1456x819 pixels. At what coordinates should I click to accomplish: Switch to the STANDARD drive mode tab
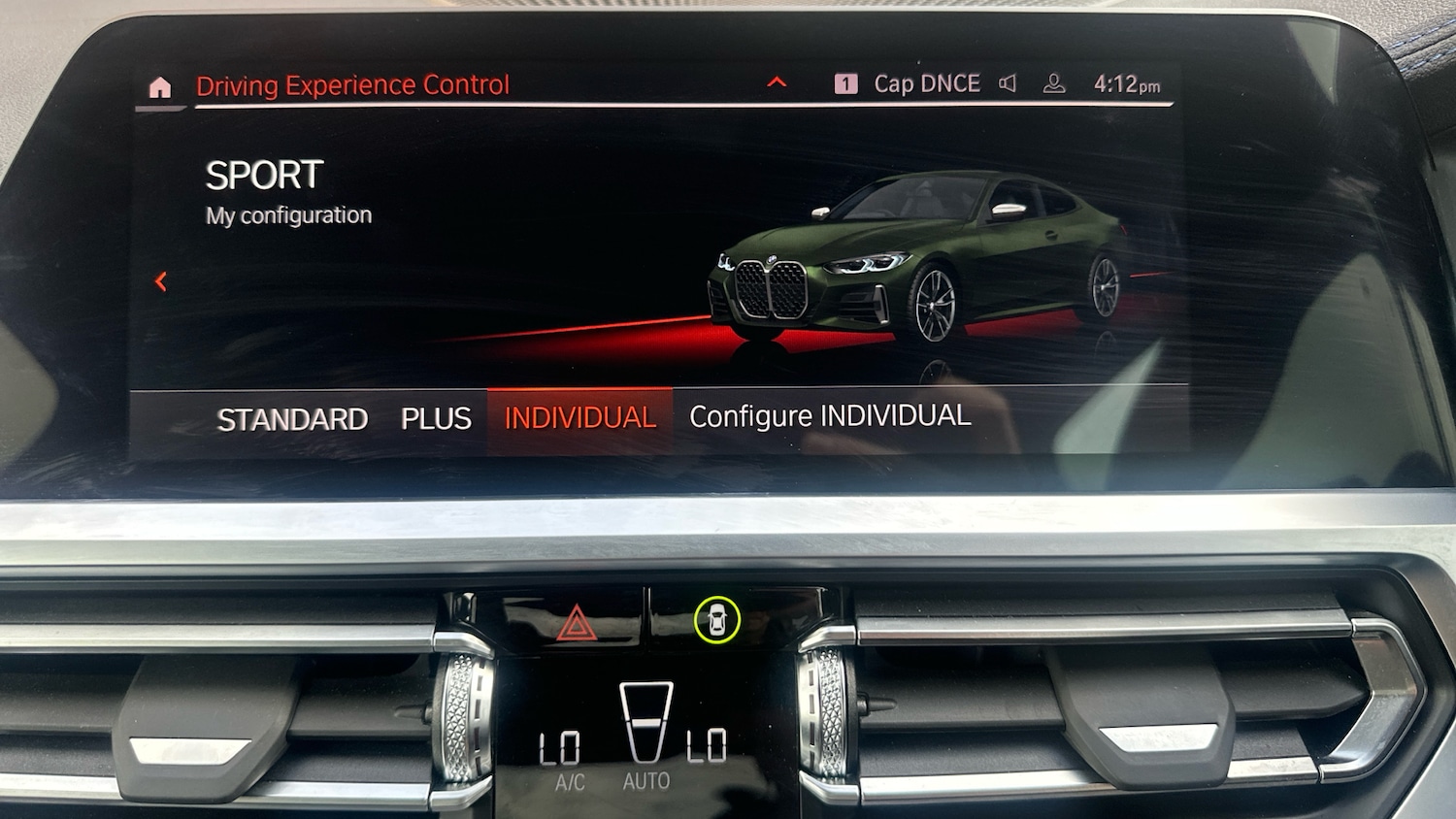point(292,418)
